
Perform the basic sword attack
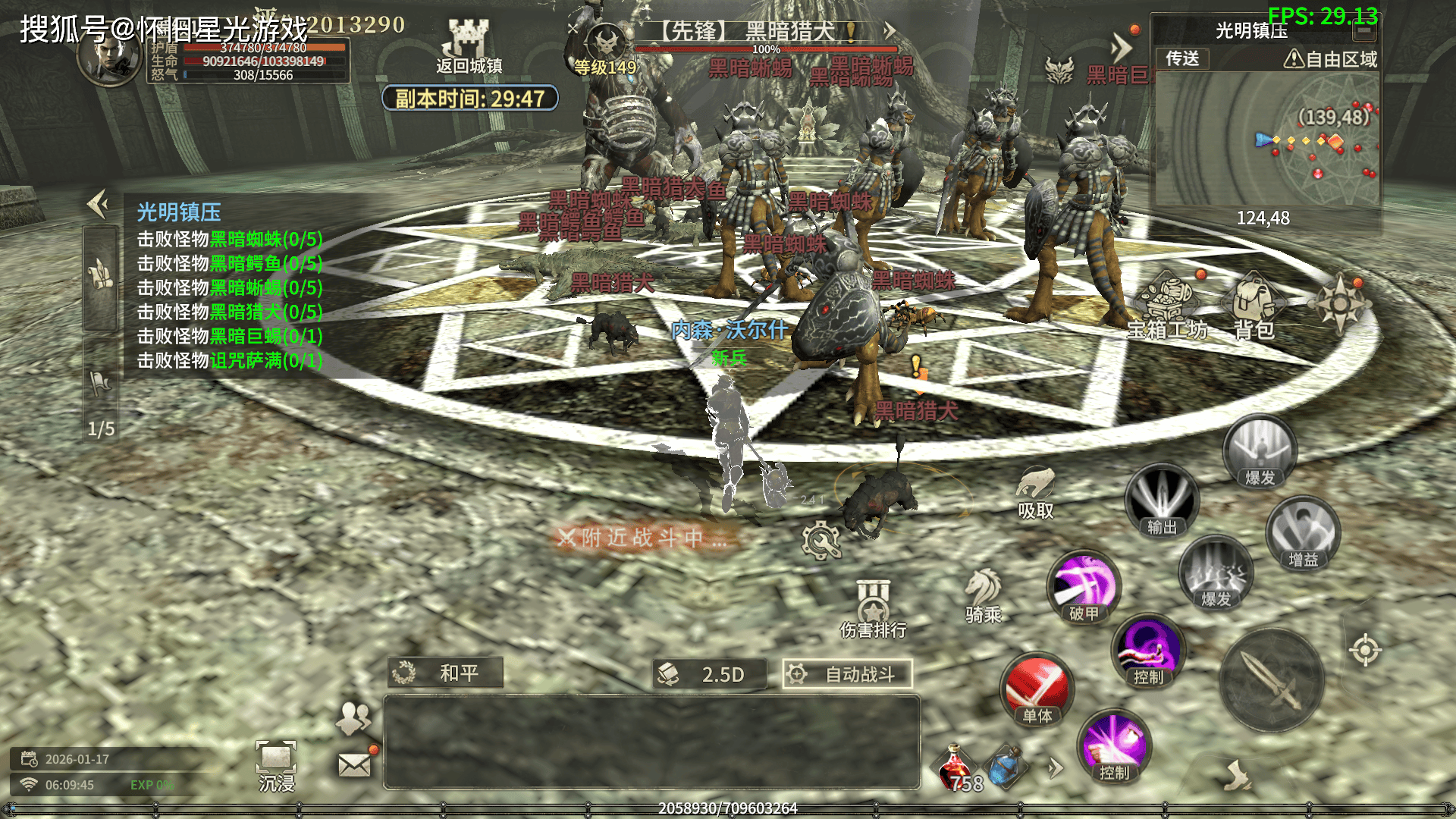point(1272,680)
